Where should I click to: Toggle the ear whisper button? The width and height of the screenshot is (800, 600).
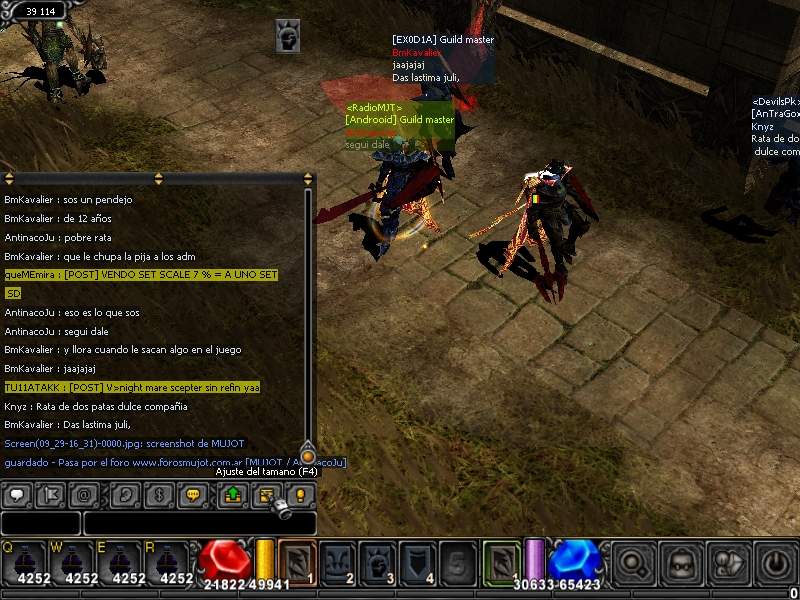(x=125, y=495)
